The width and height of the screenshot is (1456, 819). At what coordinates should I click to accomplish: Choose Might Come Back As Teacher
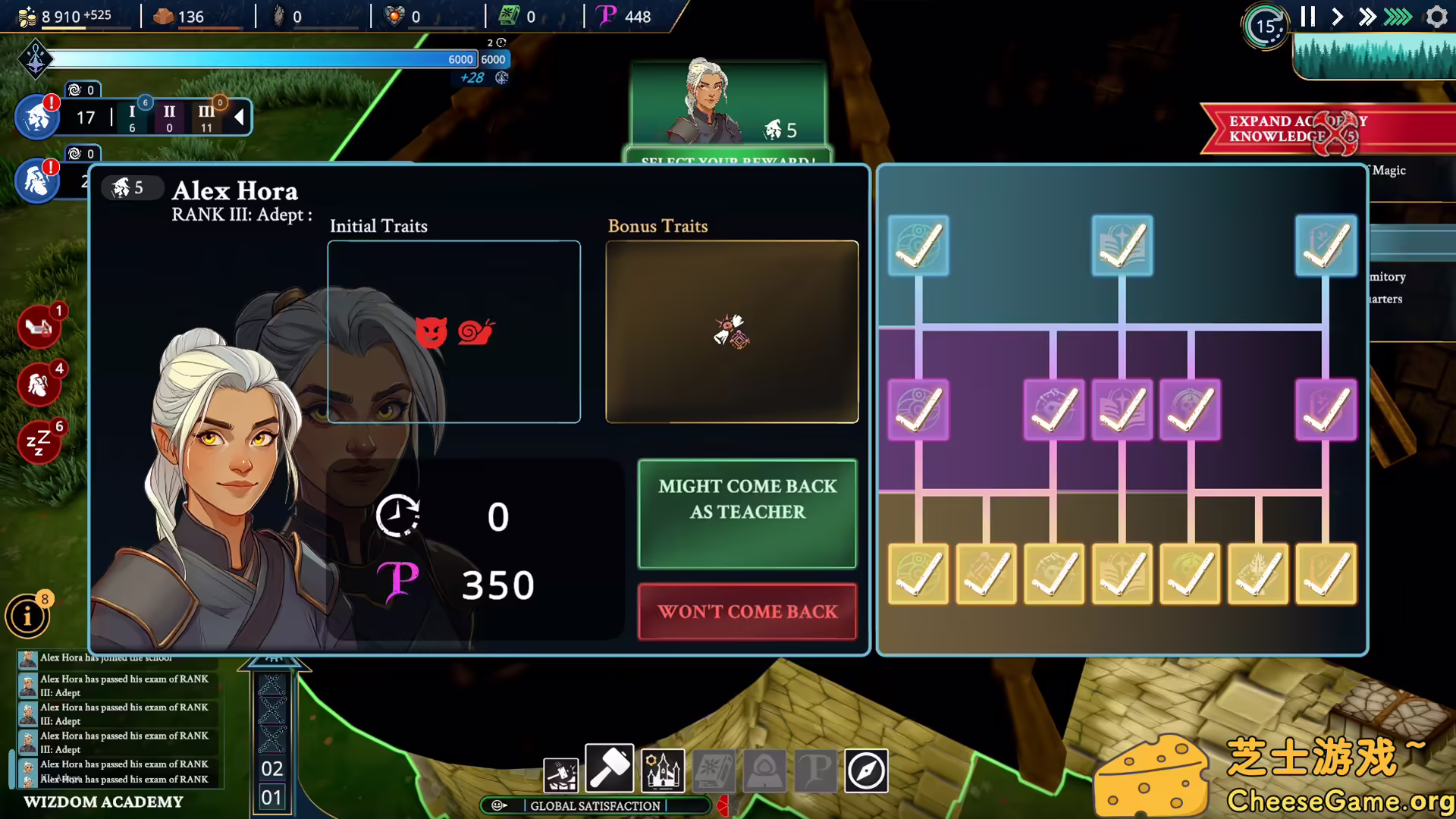tap(747, 513)
